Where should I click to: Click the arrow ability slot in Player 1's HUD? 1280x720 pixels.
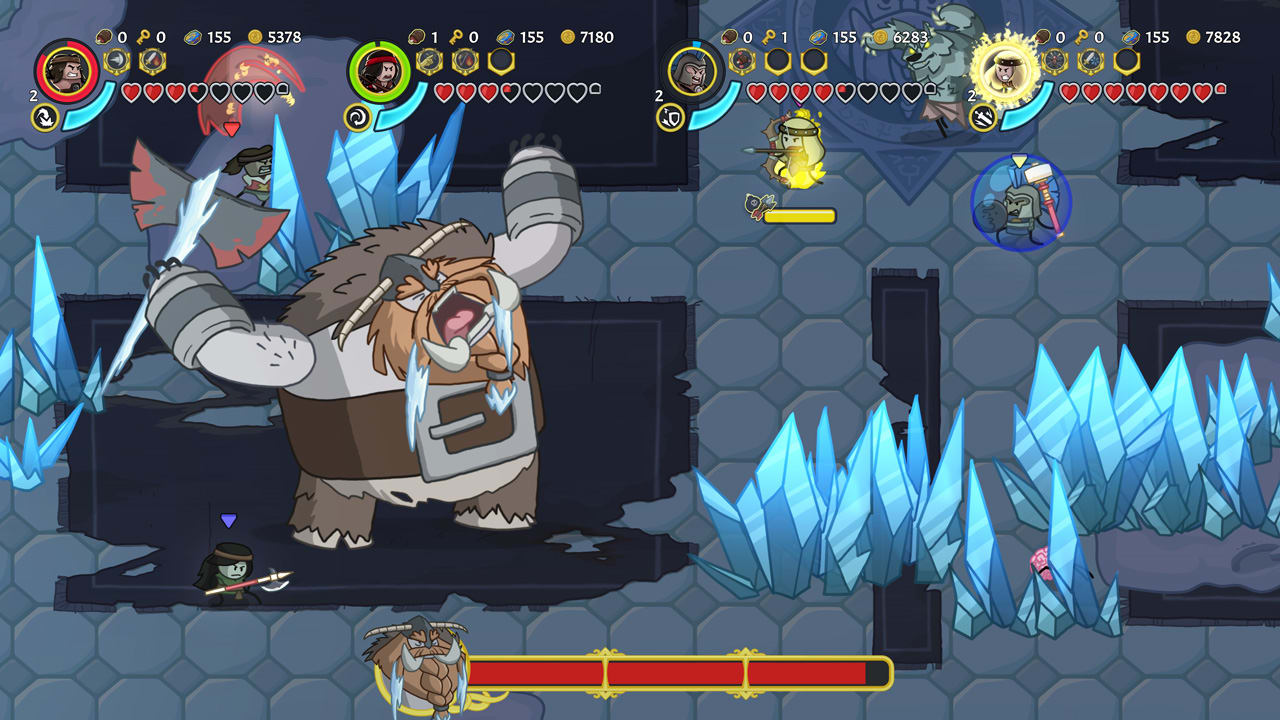click(118, 60)
